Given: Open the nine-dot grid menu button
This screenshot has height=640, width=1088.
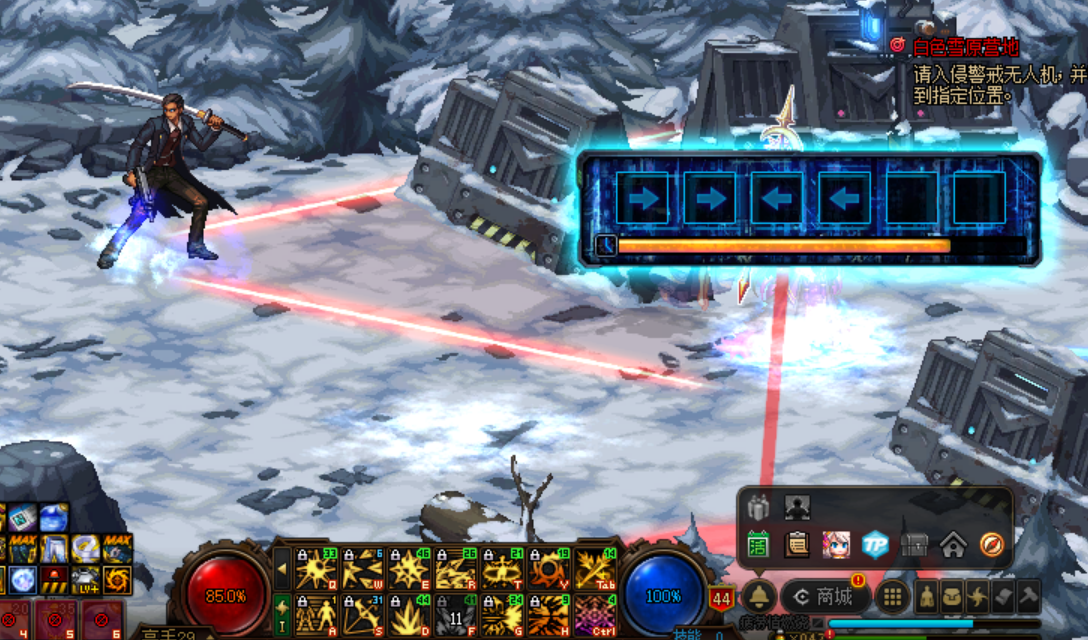Looking at the screenshot, I should coord(893,597).
